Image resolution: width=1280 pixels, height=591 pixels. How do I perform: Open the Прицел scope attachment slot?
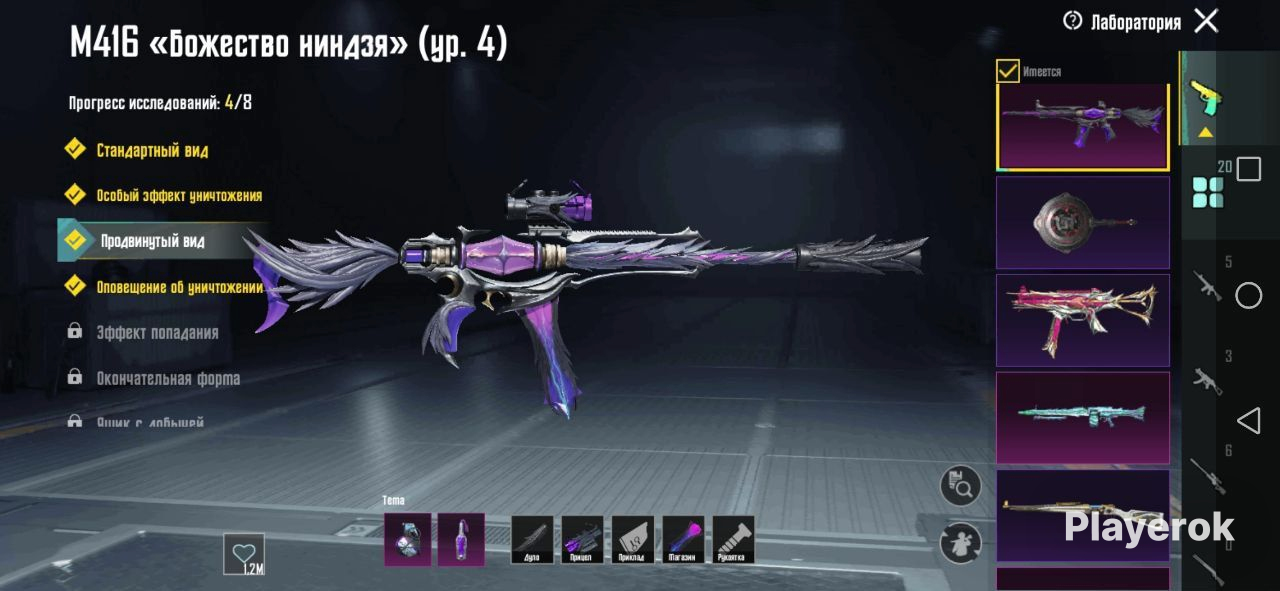point(582,540)
